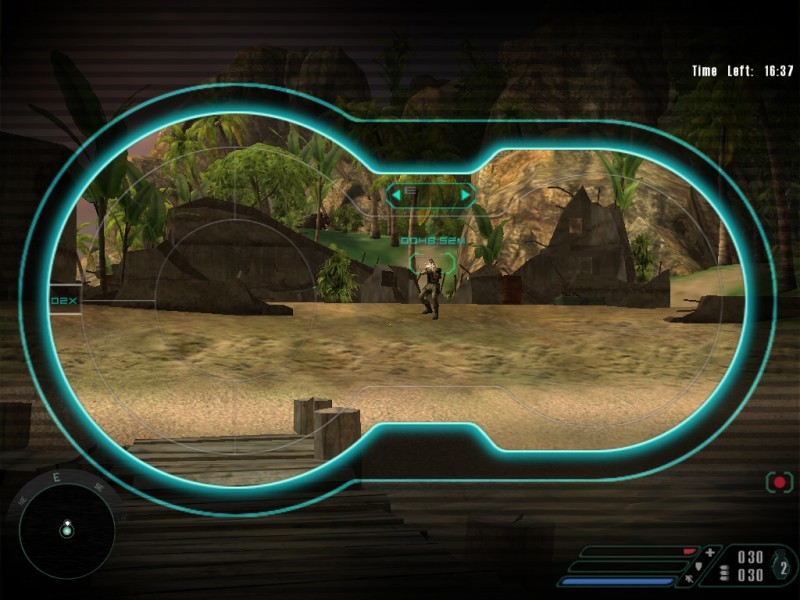Image resolution: width=800 pixels, height=600 pixels.
Task: Click the red dot bracket icon
Action: 778,482
